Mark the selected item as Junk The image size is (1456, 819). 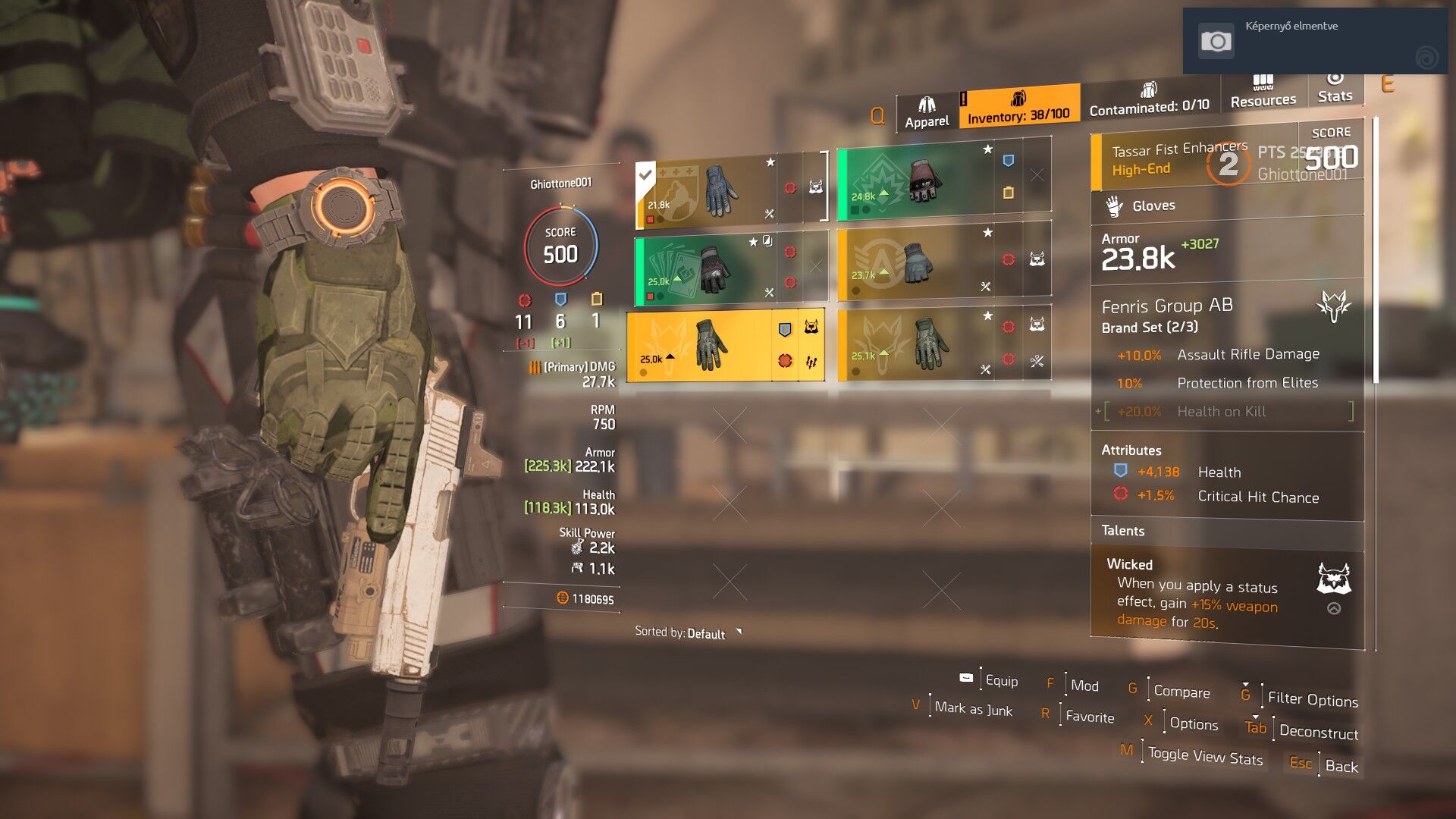pos(973,709)
